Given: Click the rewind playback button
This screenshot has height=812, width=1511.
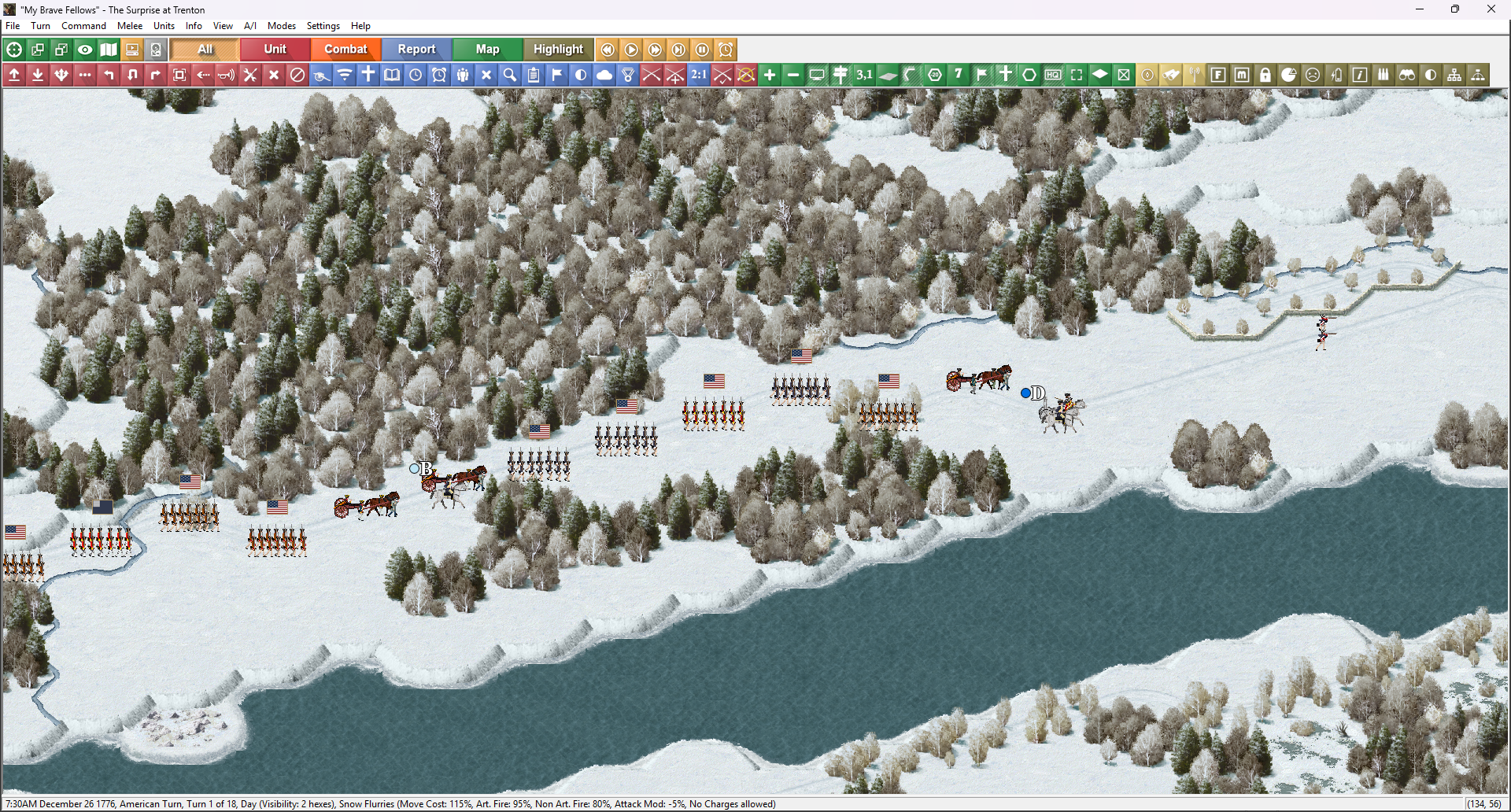Looking at the screenshot, I should pos(608,50).
